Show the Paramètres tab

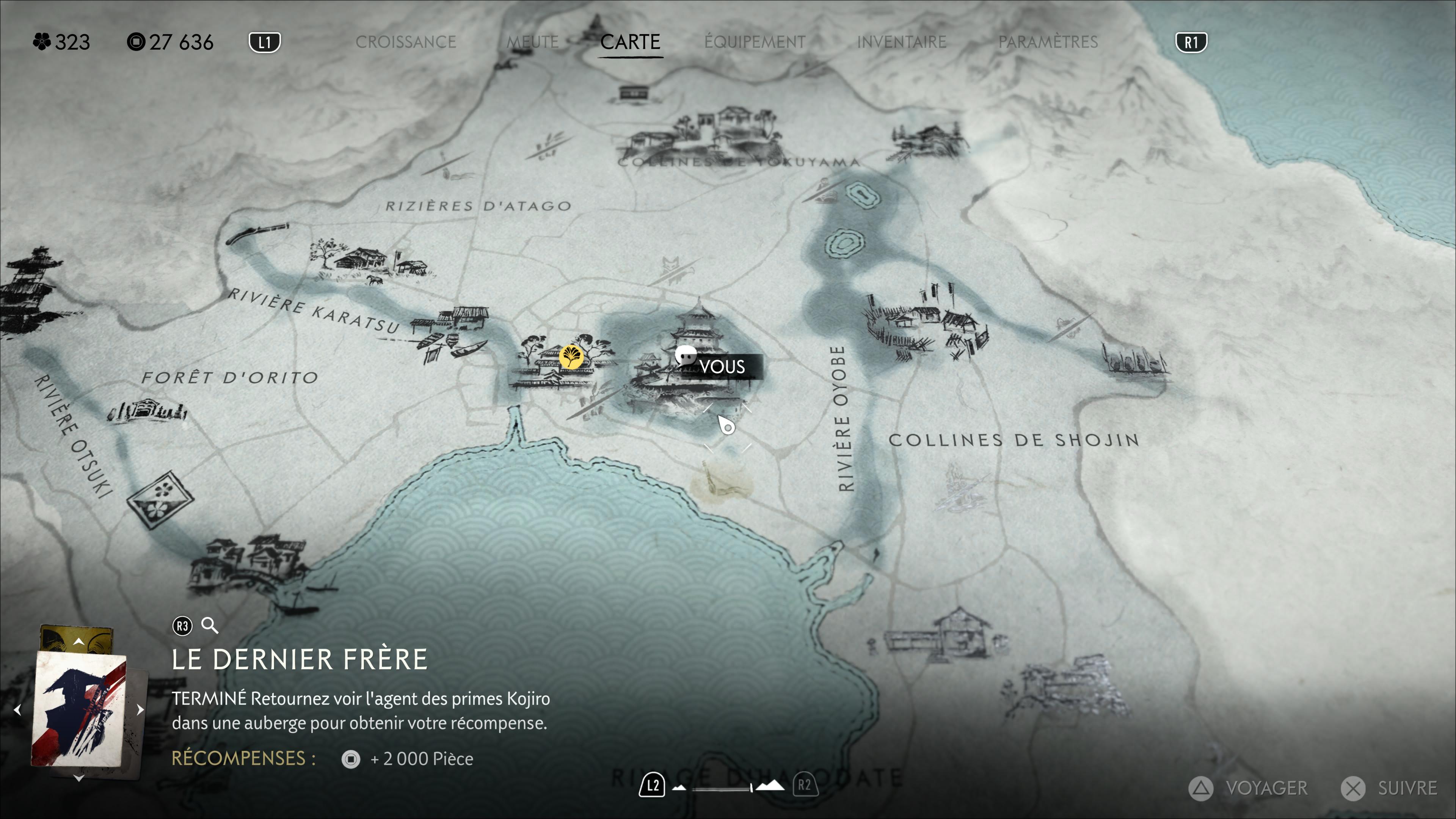1048,42
